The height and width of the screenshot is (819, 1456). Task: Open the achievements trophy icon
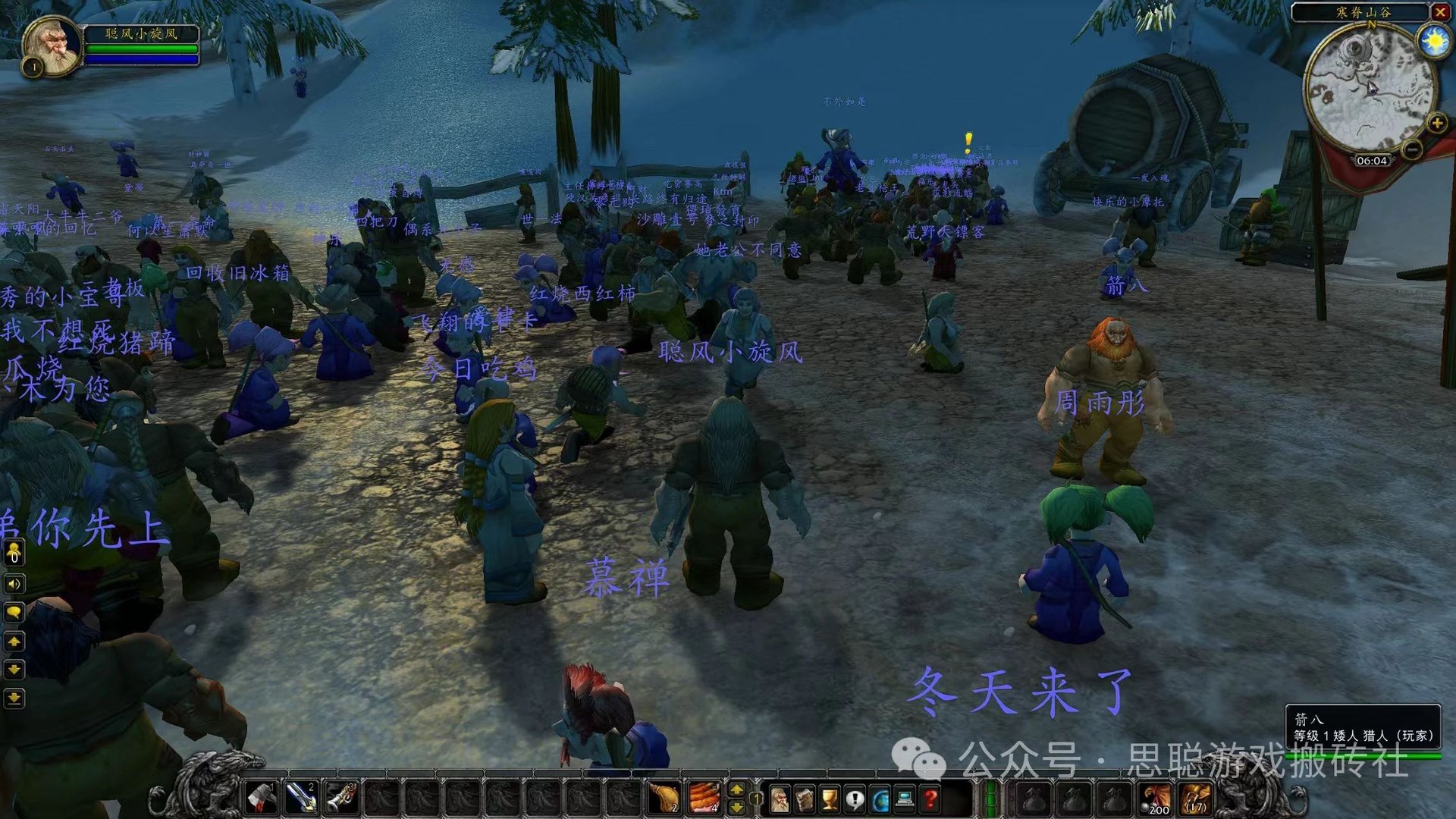(x=830, y=798)
